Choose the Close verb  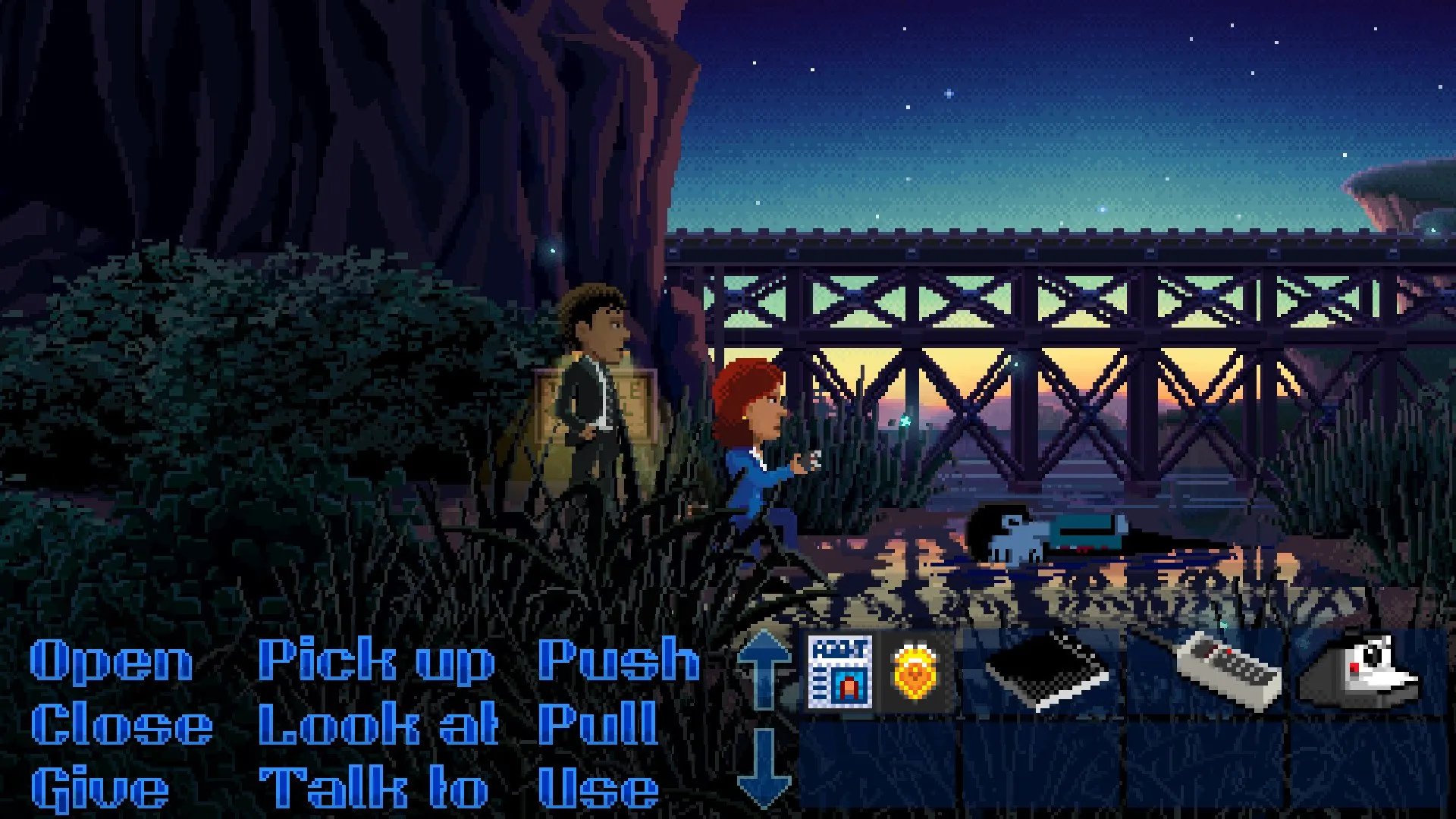[x=121, y=724]
